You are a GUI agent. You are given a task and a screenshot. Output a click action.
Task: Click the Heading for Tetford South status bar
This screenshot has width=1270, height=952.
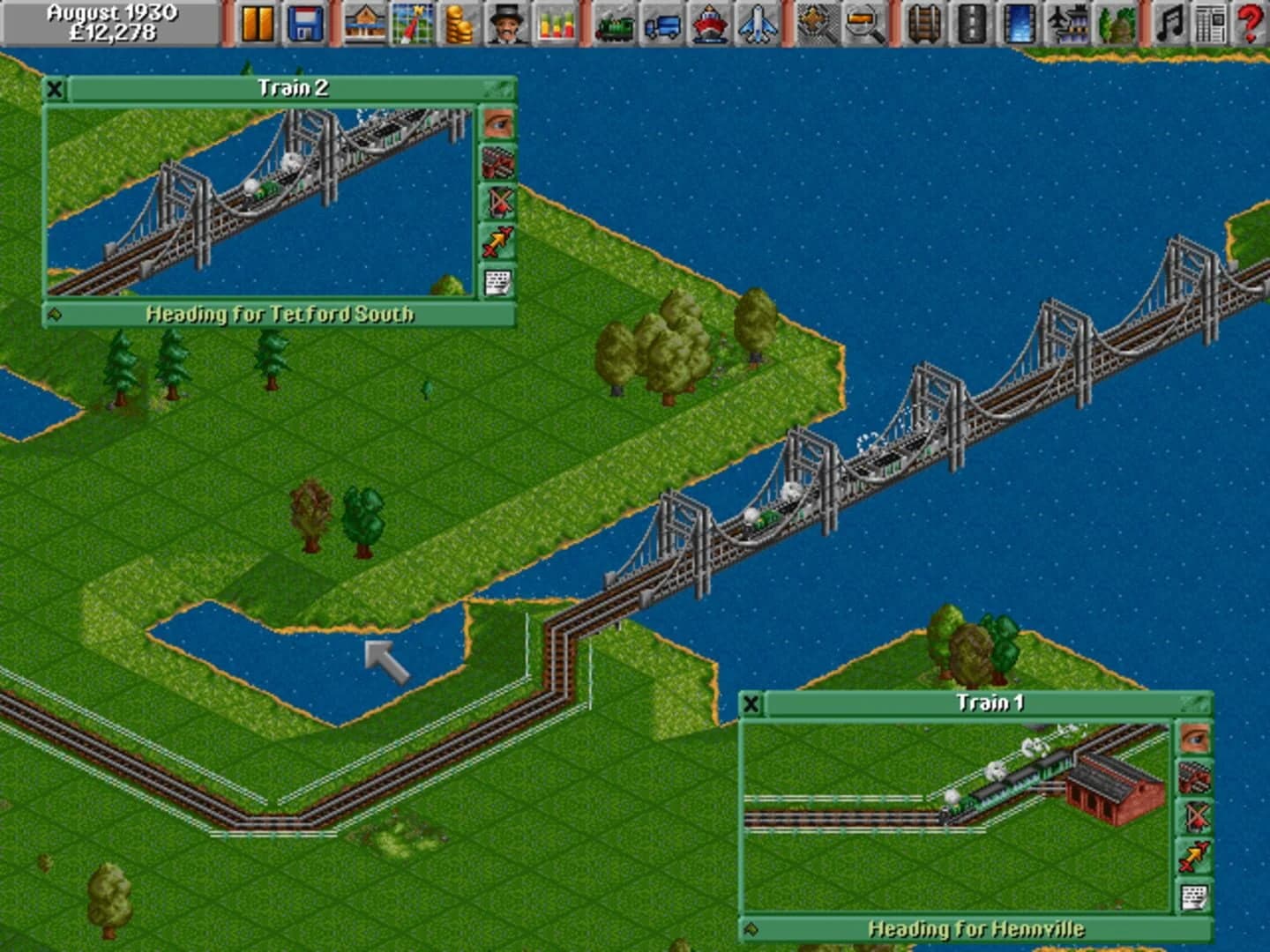pyautogui.click(x=280, y=312)
